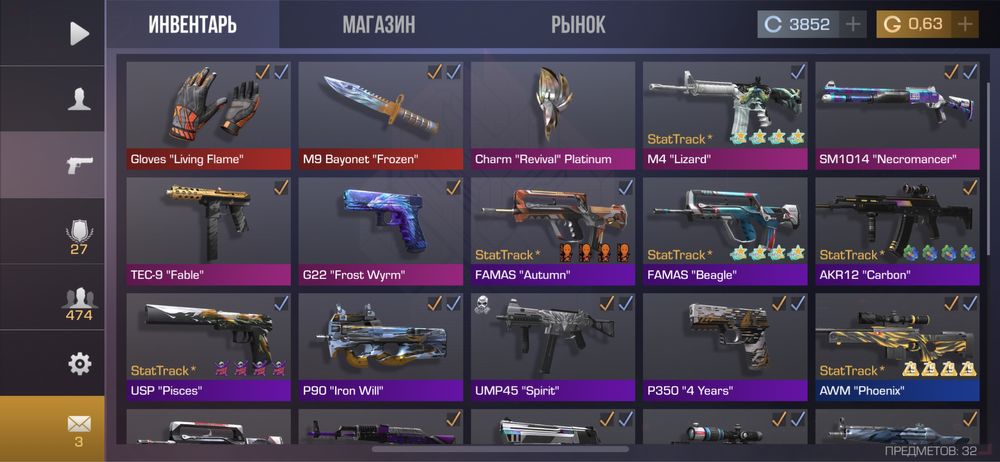Open the settings gear
The width and height of the screenshot is (1000, 462).
[x=79, y=364]
